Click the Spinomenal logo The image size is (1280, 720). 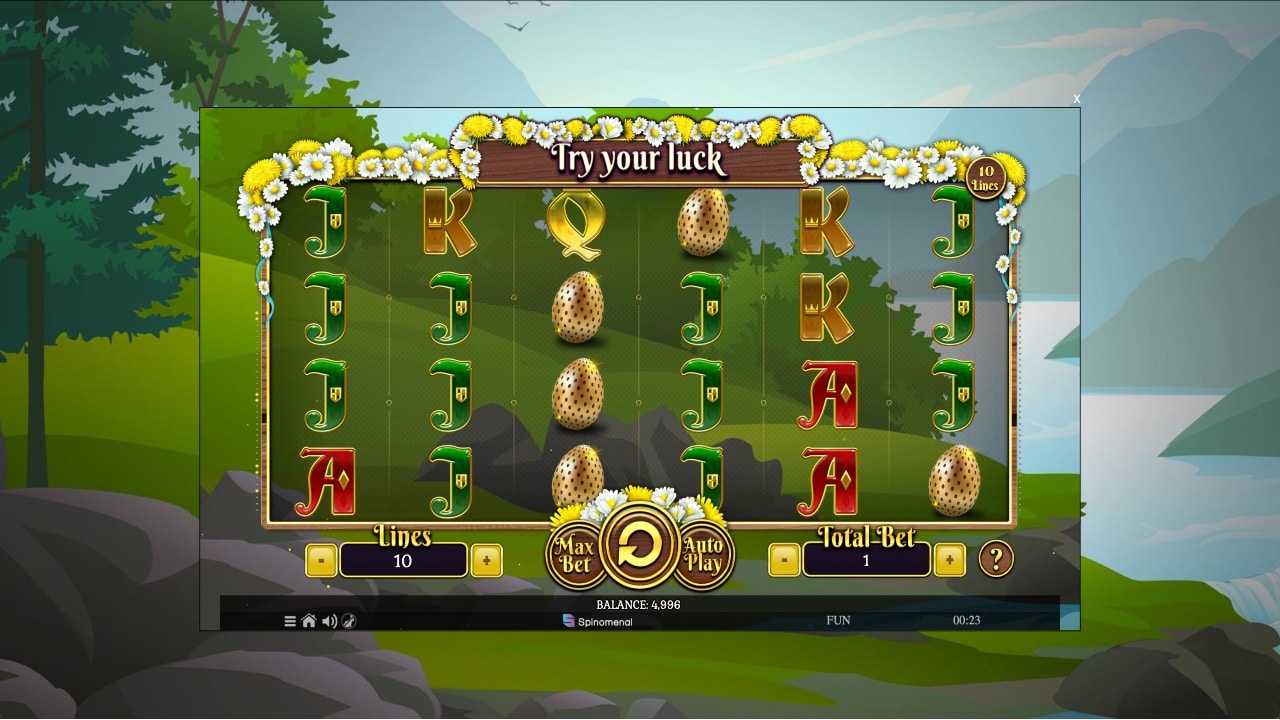pos(598,621)
